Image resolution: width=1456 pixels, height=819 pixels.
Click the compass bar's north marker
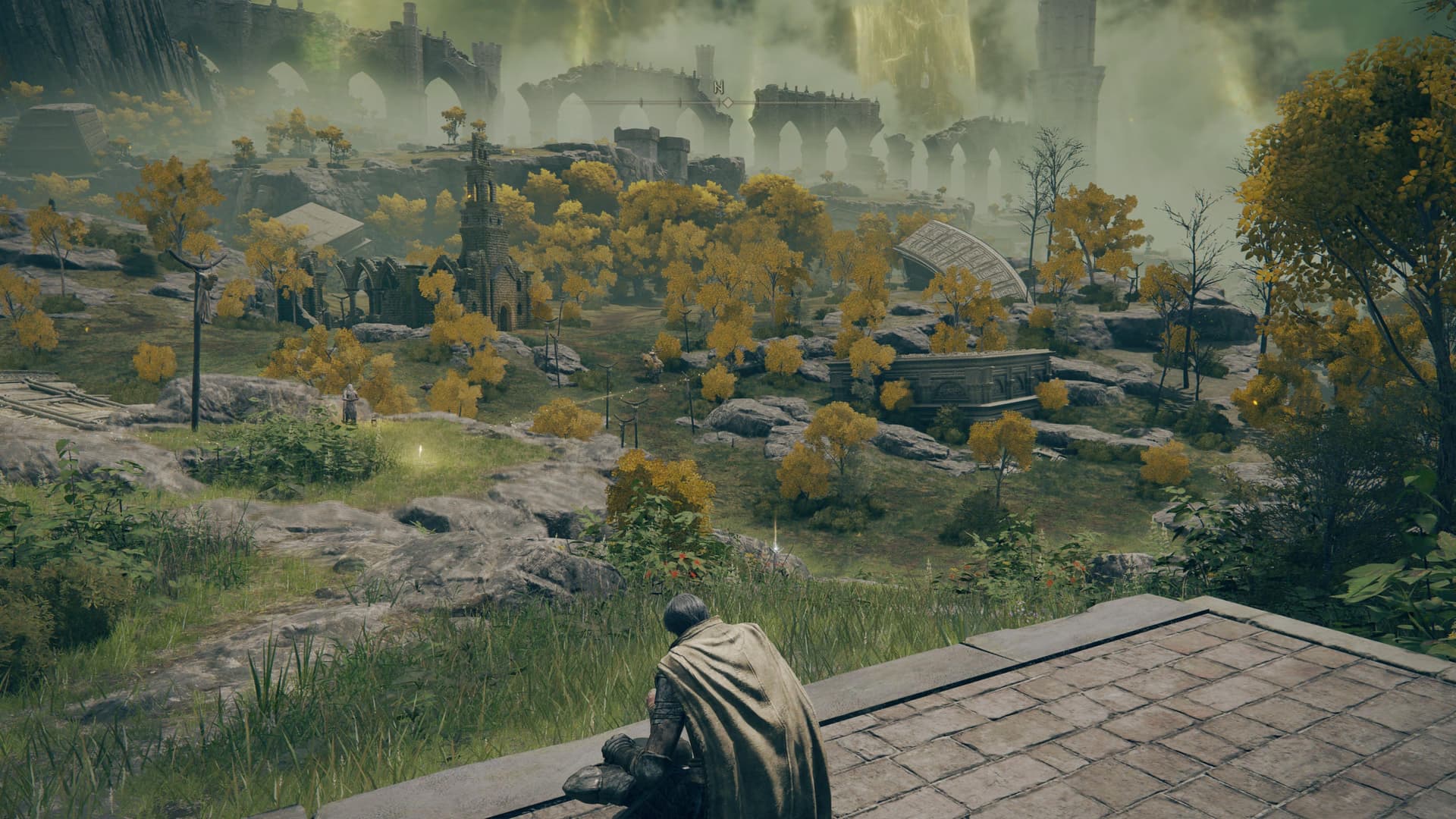[717, 86]
